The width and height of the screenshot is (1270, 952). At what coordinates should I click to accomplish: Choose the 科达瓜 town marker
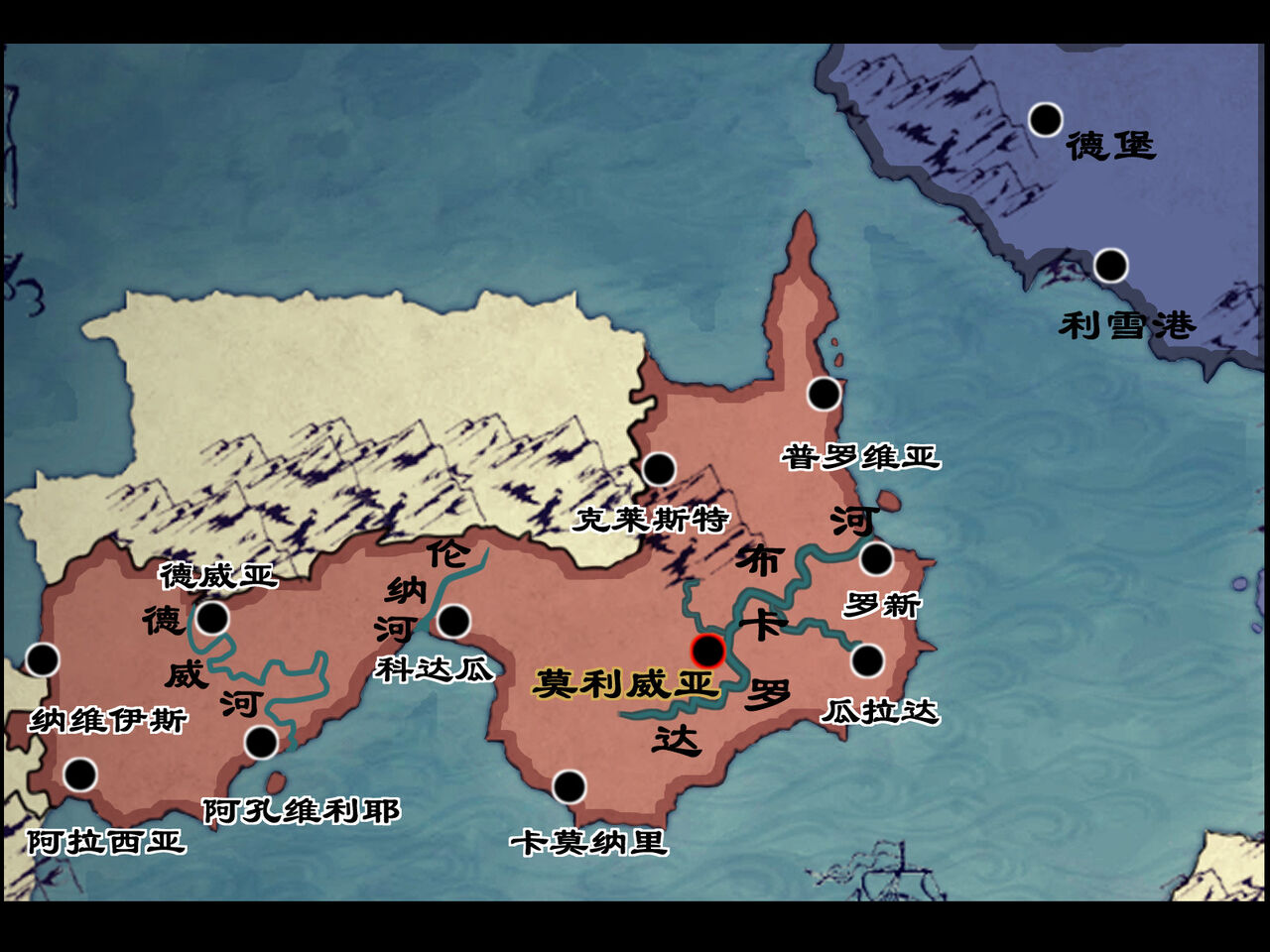[453, 622]
